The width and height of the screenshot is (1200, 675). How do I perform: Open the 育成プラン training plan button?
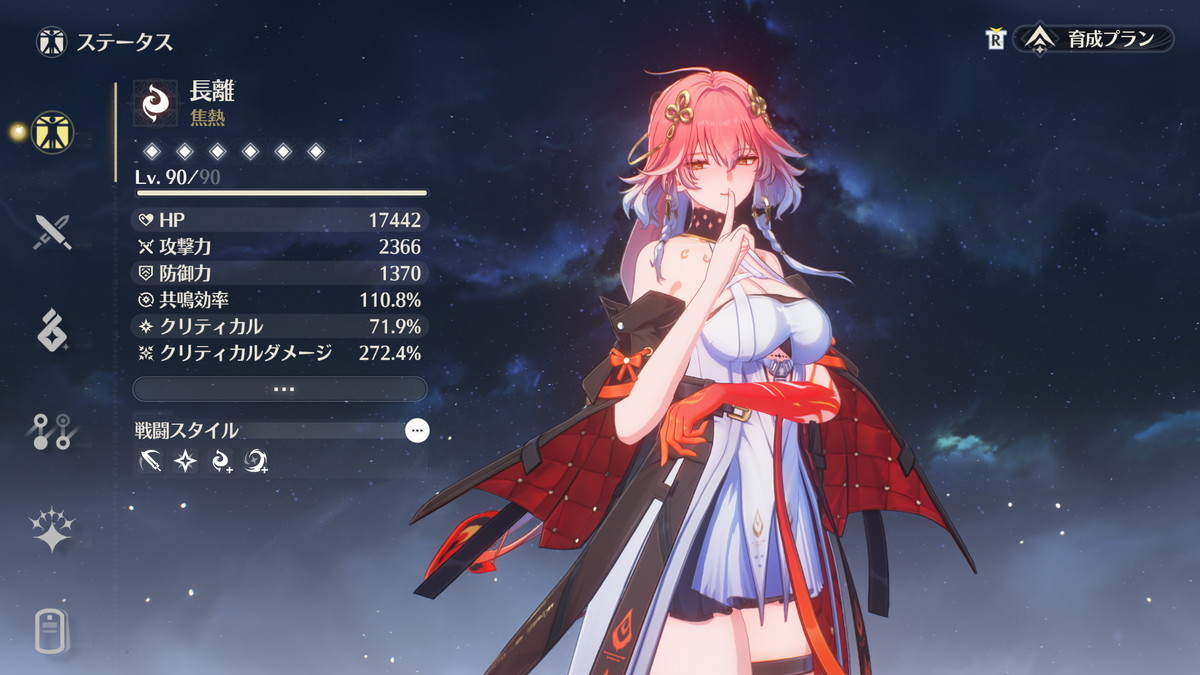coord(1094,39)
